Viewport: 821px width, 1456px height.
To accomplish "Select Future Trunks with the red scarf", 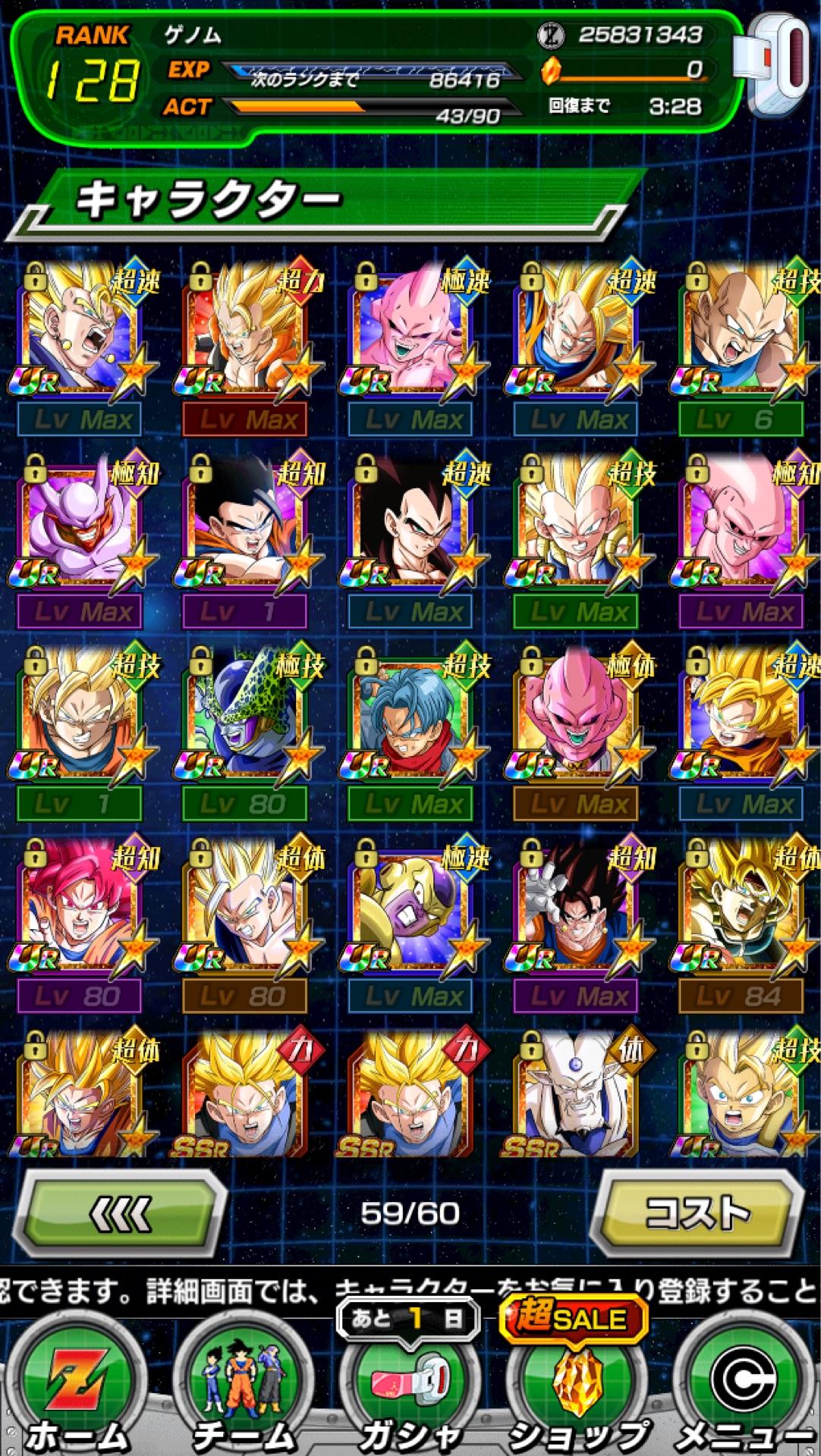I will click(410, 715).
